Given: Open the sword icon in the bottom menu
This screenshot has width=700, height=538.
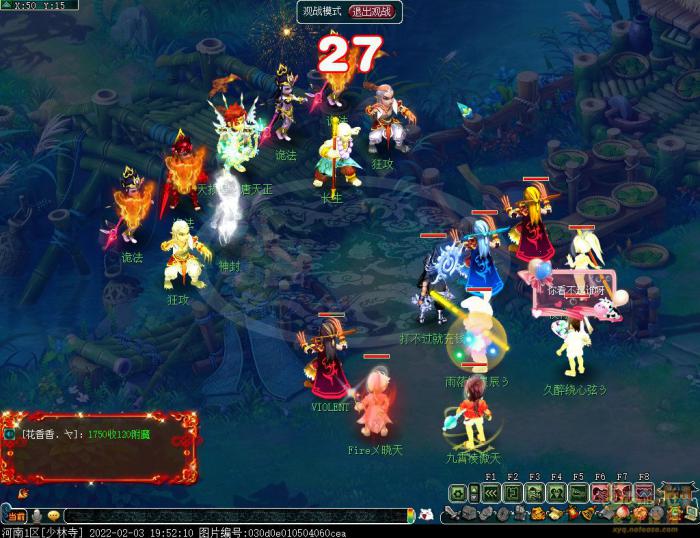Looking at the screenshot, I should click(x=452, y=514).
